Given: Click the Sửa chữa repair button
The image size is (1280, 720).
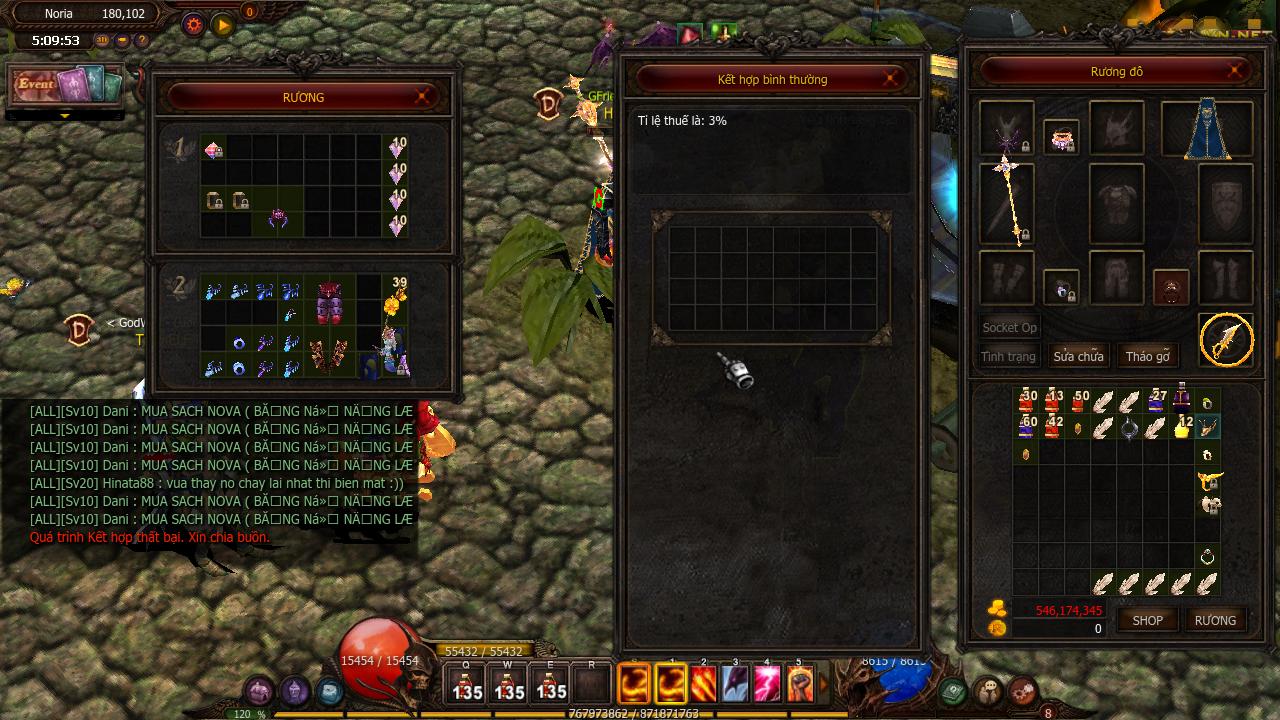Looking at the screenshot, I should click(x=1077, y=356).
